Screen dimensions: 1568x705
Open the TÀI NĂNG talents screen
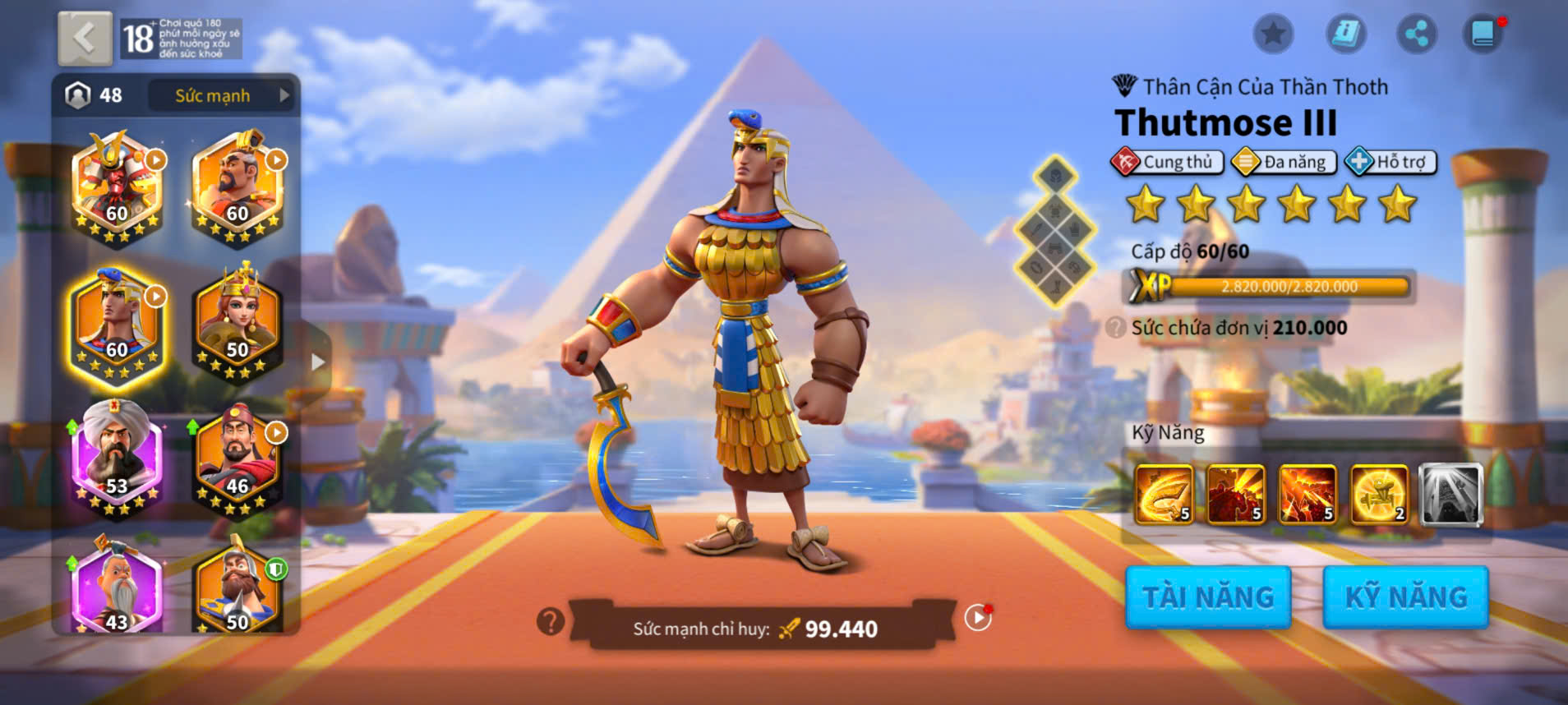pyautogui.click(x=1208, y=597)
